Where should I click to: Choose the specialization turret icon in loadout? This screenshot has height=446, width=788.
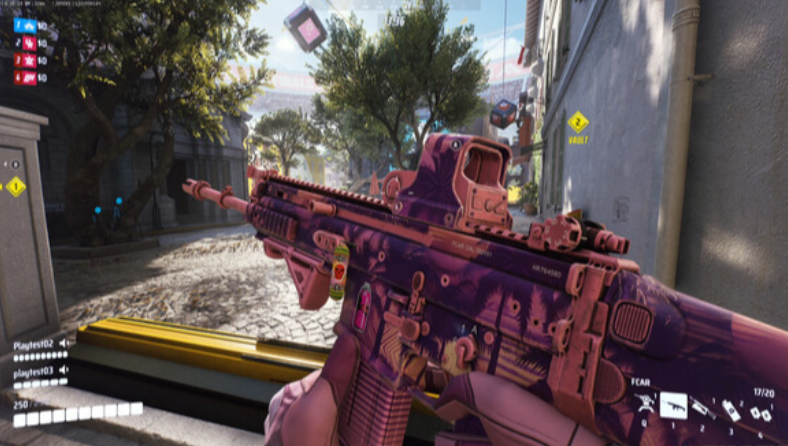(645, 403)
